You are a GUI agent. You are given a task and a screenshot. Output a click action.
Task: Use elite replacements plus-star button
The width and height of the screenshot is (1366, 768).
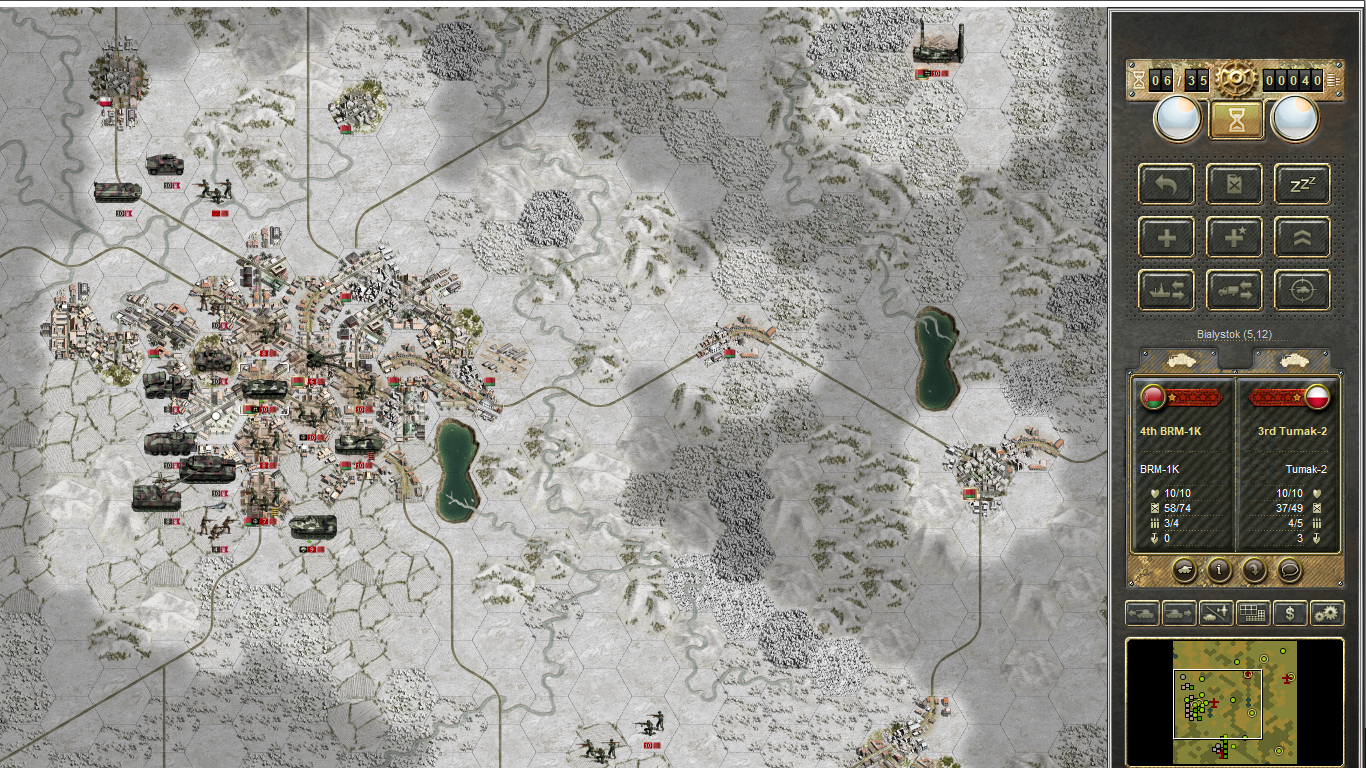click(x=1234, y=238)
